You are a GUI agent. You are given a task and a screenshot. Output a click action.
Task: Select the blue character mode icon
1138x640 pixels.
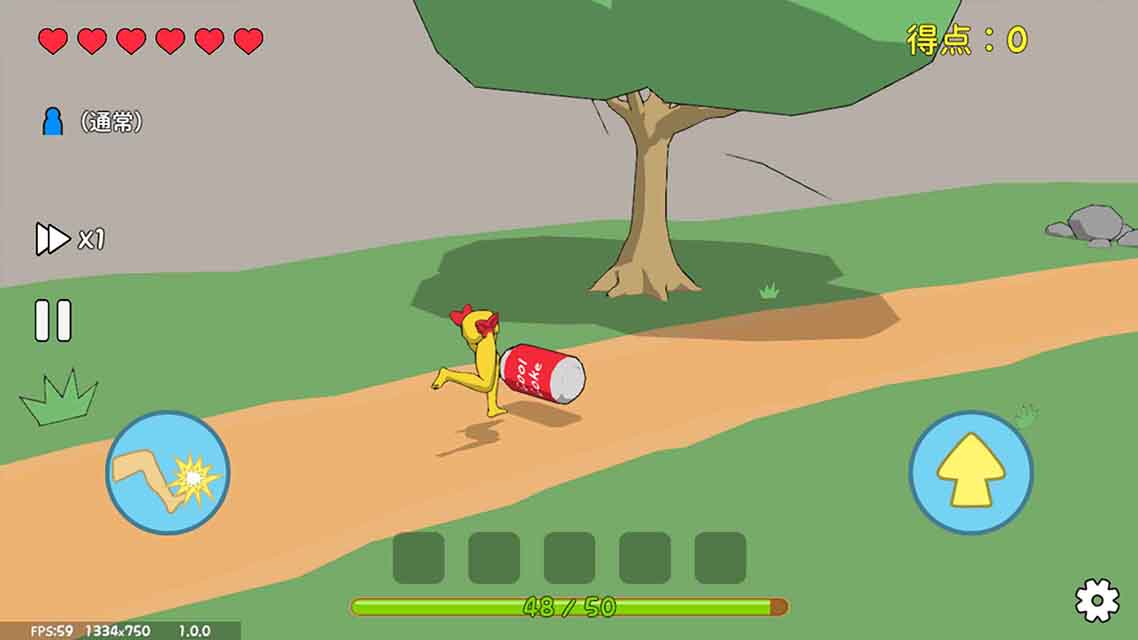[53, 122]
